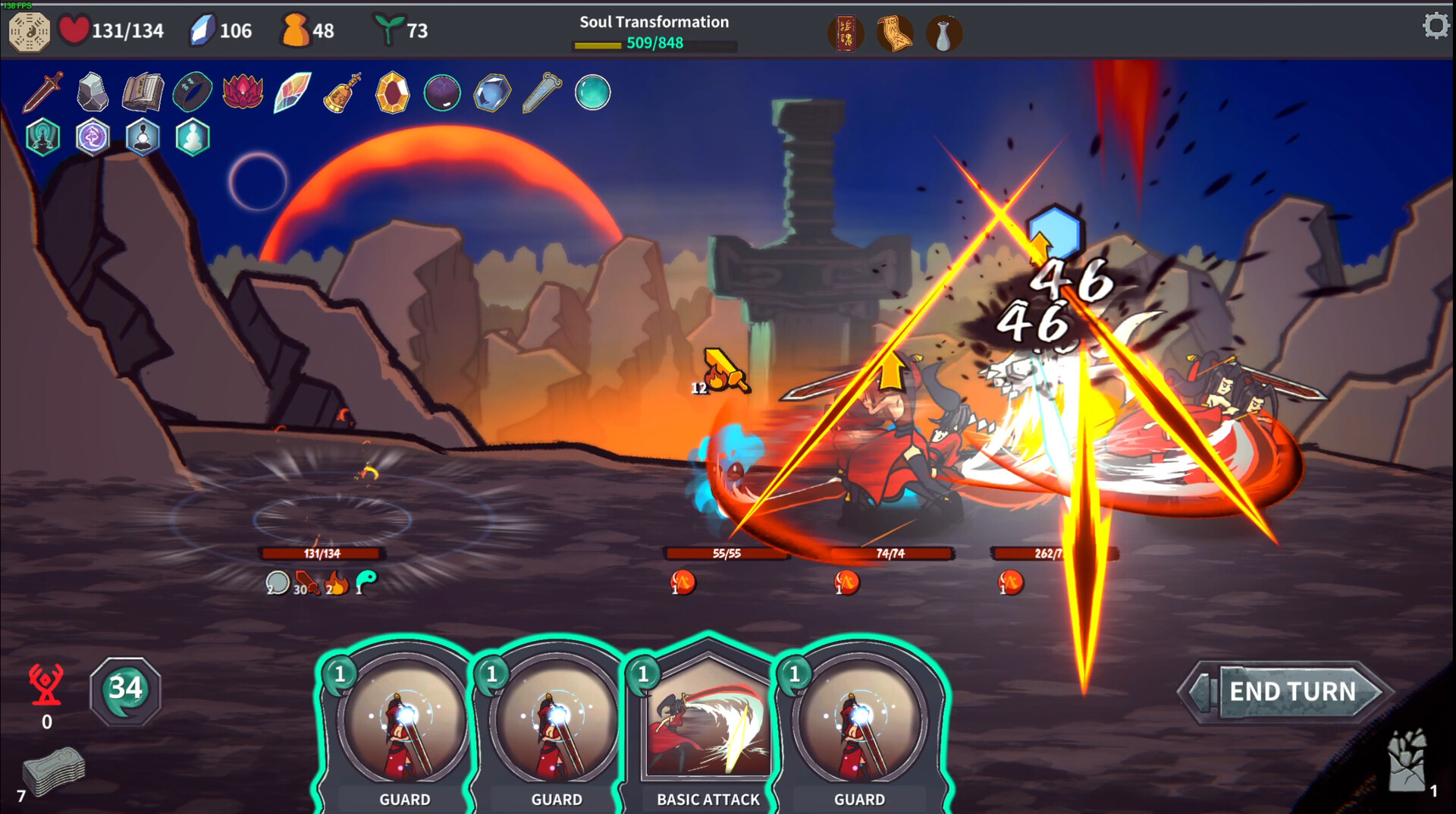The width and height of the screenshot is (1456, 814).
Task: End the current turn
Action: pos(1291,691)
